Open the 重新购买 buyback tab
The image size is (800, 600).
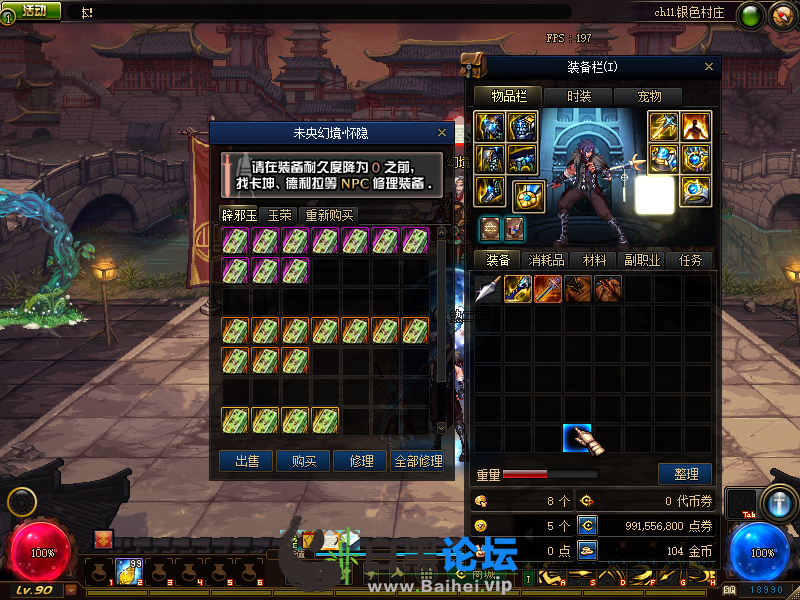point(329,215)
